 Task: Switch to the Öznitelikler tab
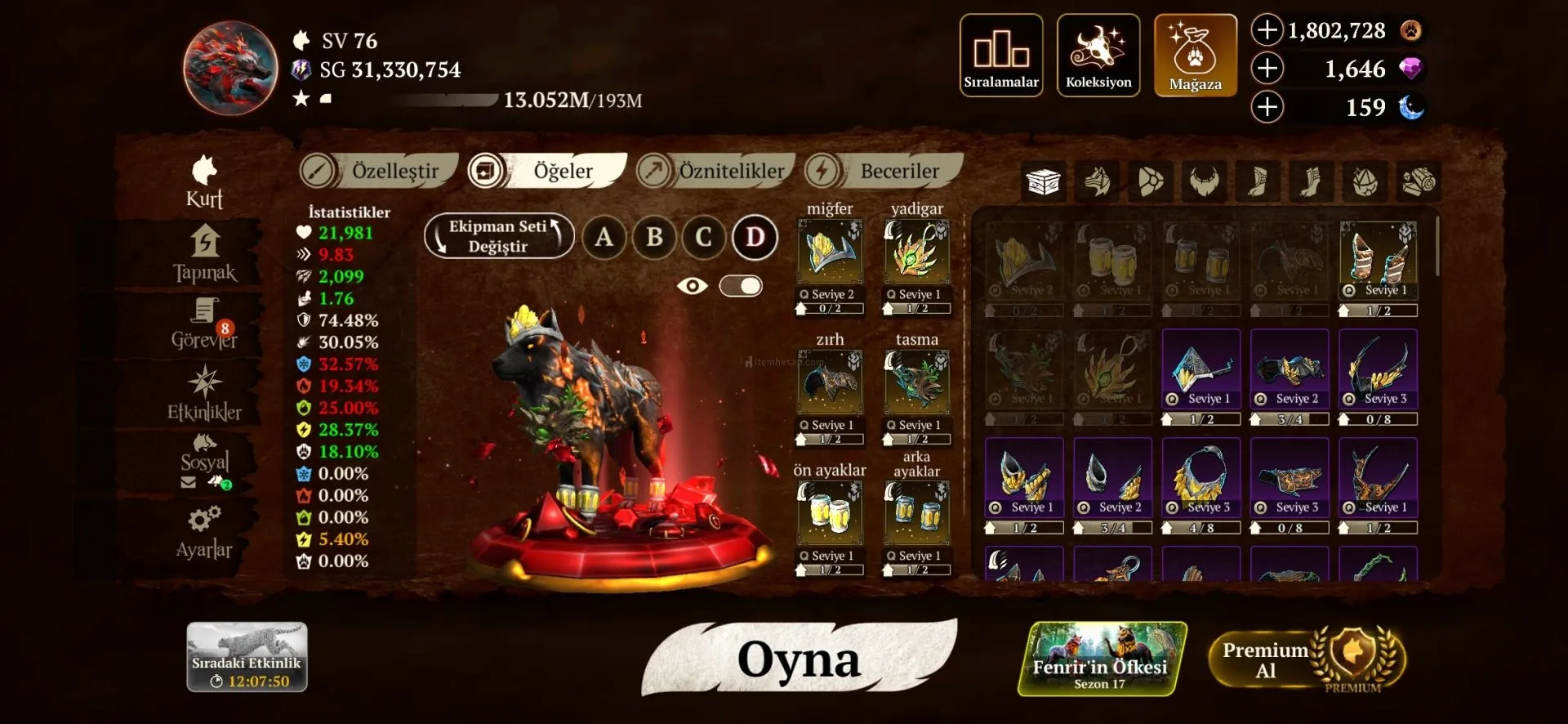click(x=715, y=171)
